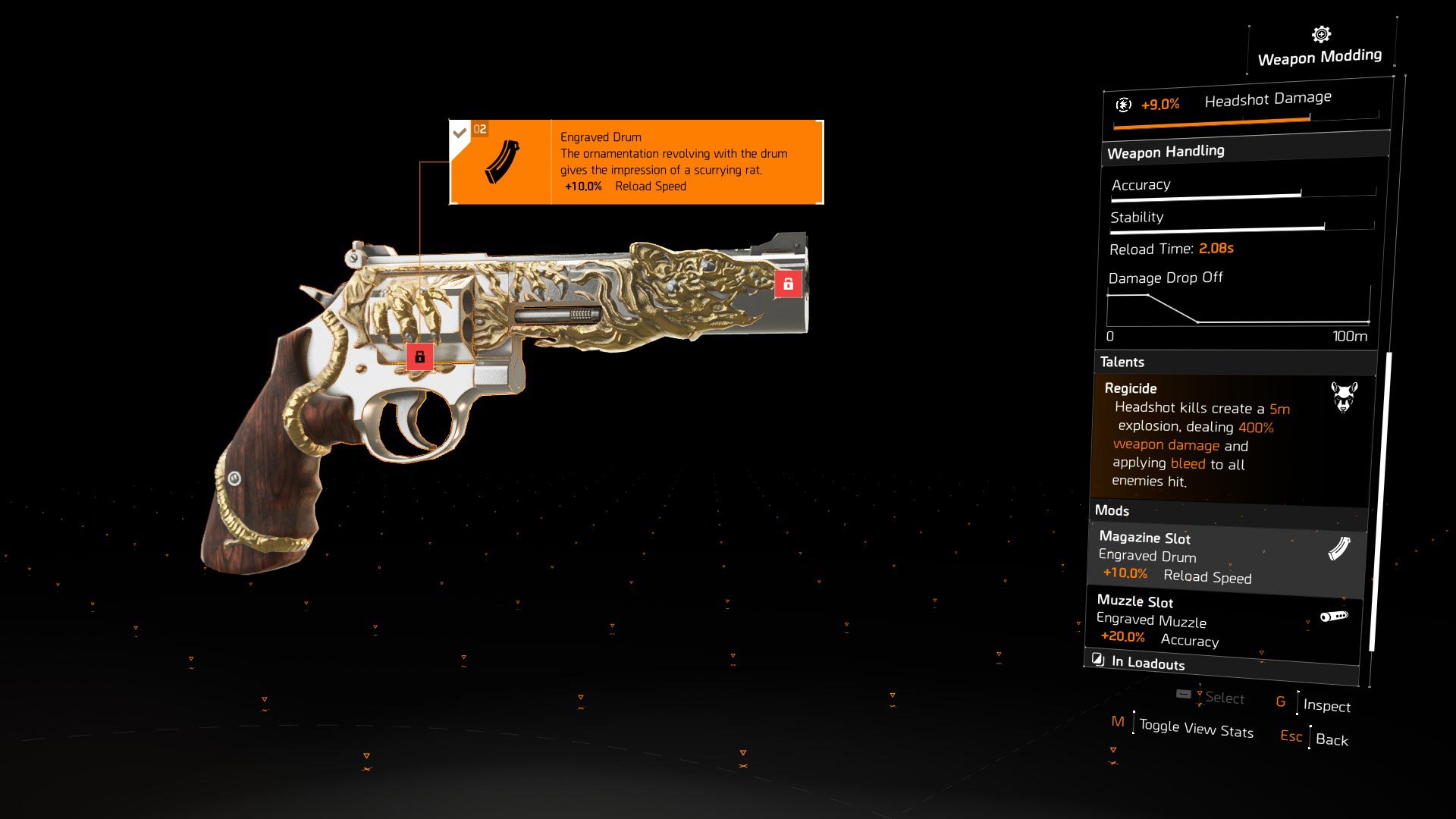Click Back next to the Esc label
Image resolution: width=1456 pixels, height=819 pixels.
tap(1333, 740)
